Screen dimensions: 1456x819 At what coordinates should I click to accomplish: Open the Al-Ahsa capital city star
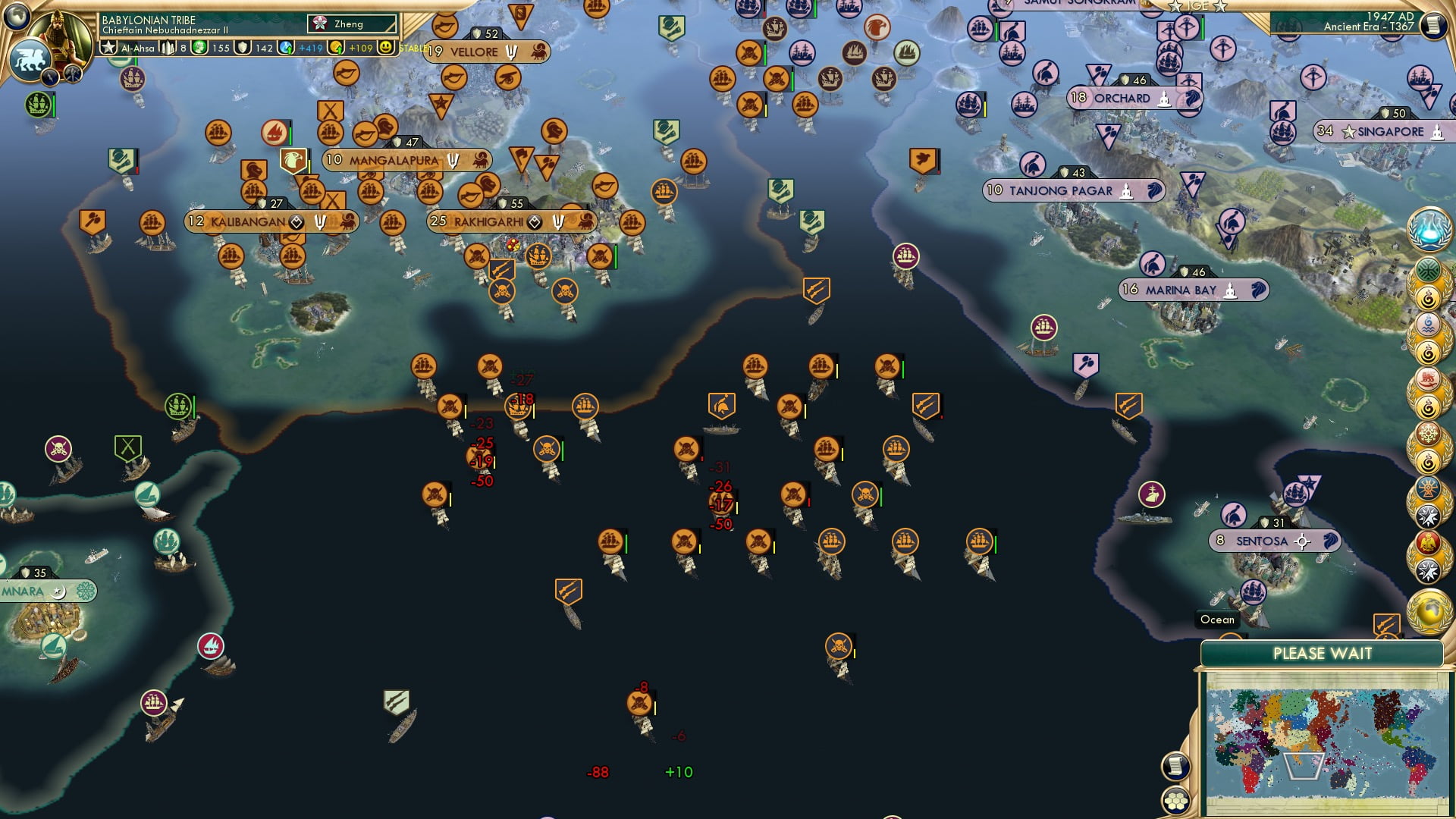109,48
